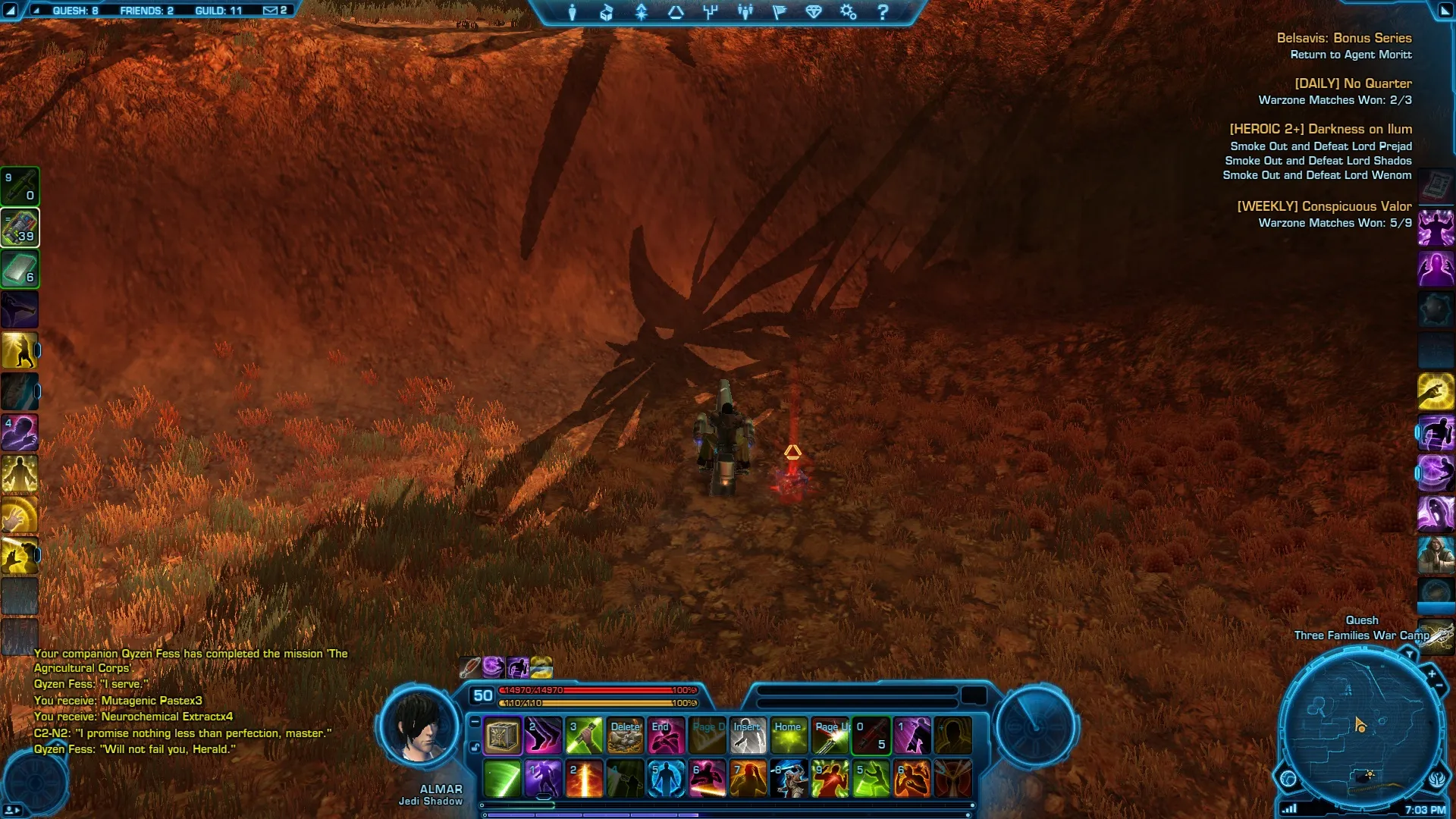
Task: Zoom out the minimap with the minus button
Action: pyautogui.click(x=1439, y=686)
